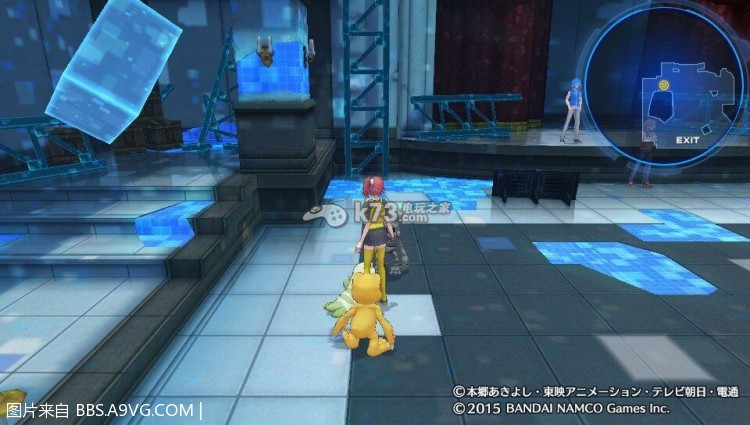750x425 pixels.
Task: Click the EXIT label on the minimap
Action: (x=686, y=139)
